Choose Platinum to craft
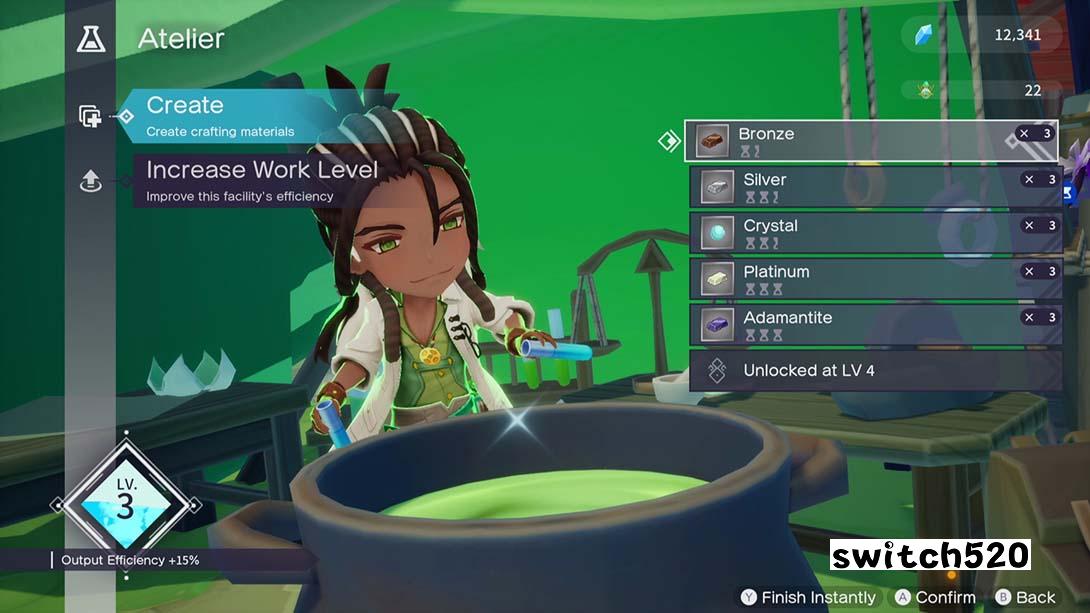Image resolution: width=1090 pixels, height=613 pixels. (875, 279)
